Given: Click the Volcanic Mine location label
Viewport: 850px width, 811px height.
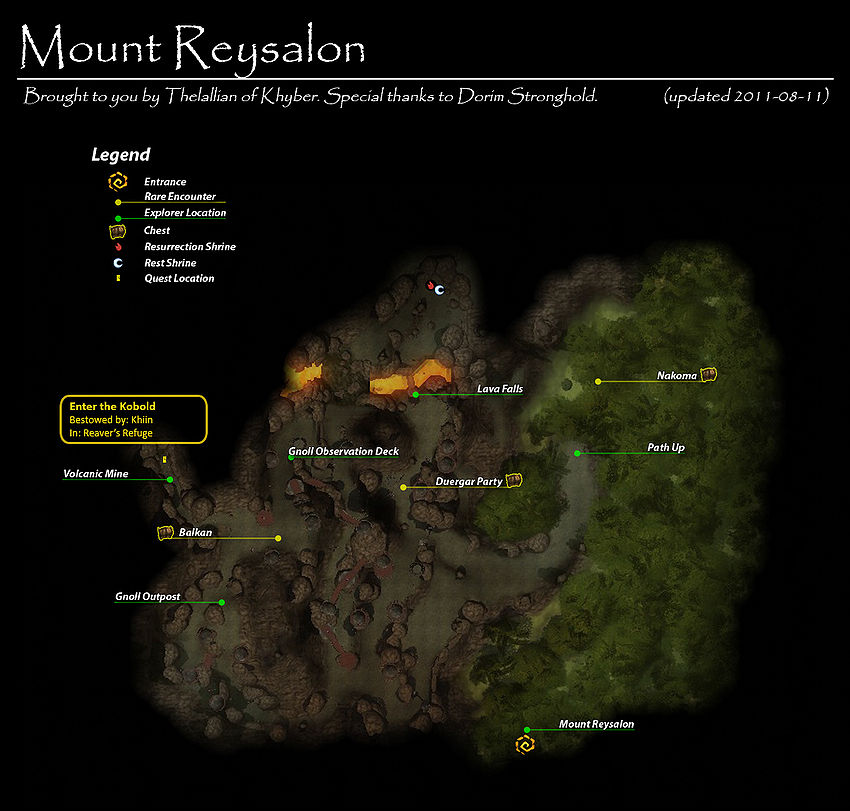Looking at the screenshot, I should point(96,474).
